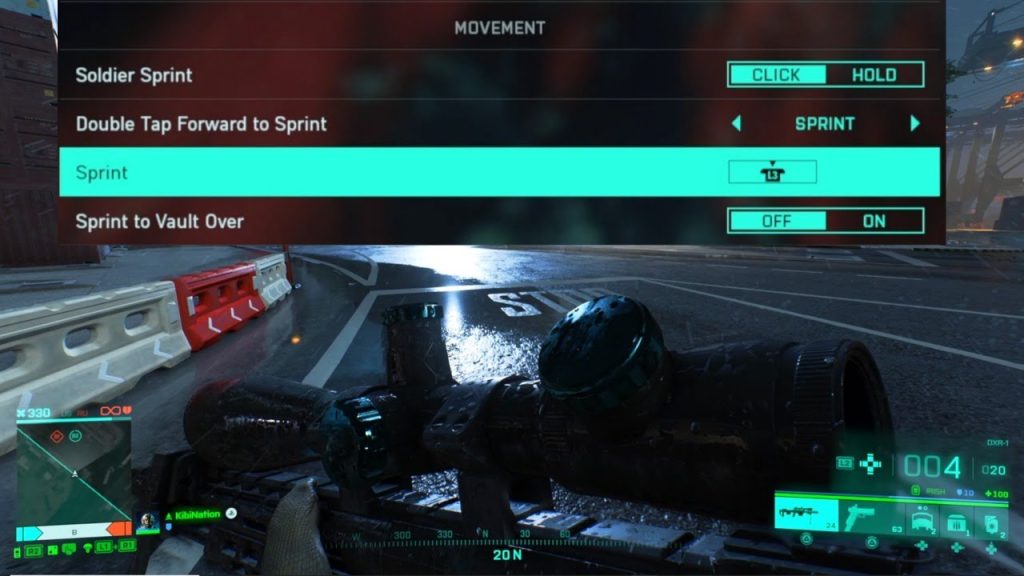This screenshot has height=576, width=1024.
Task: Select the sniper rifle weapon slot
Action: click(x=807, y=515)
